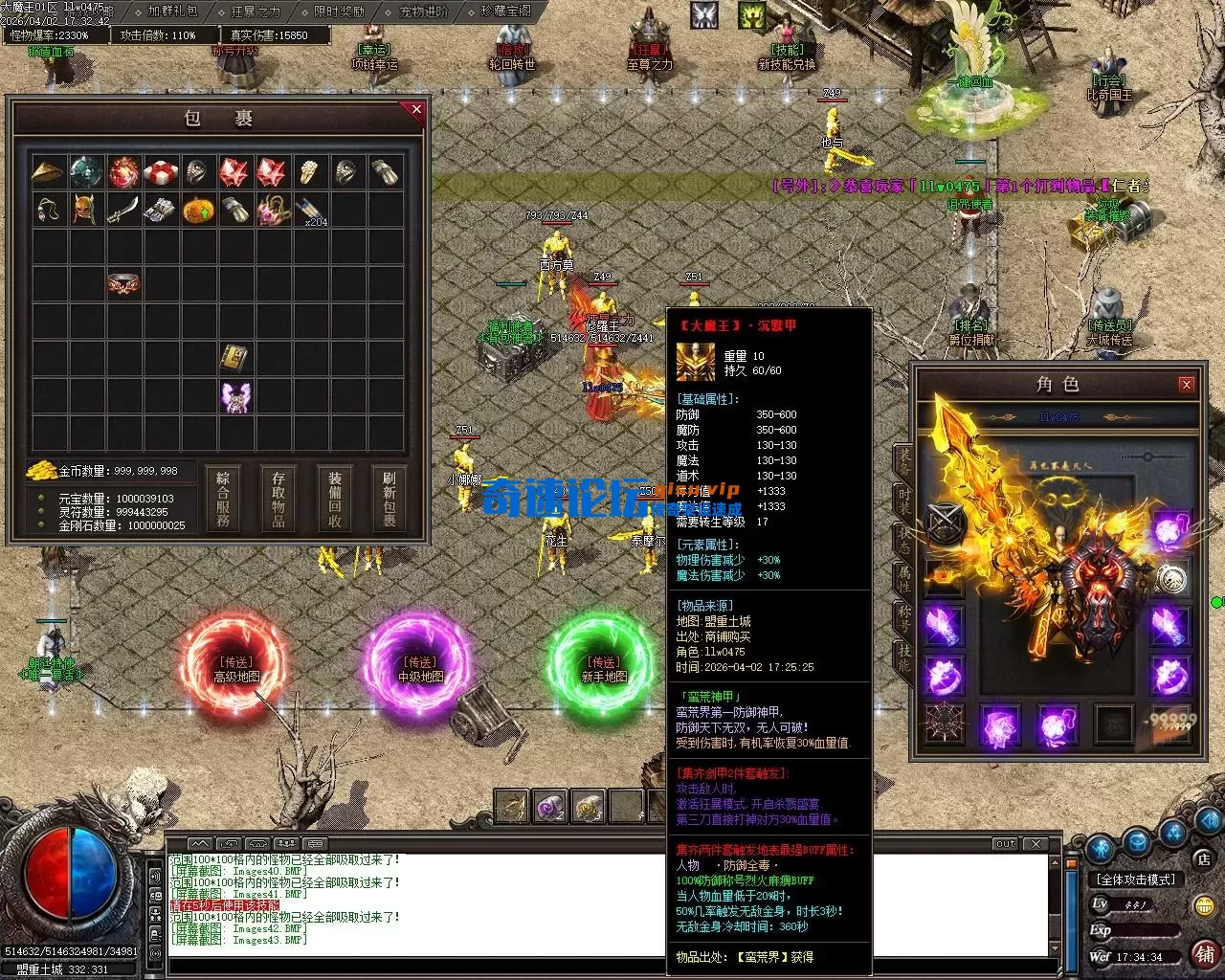The width and height of the screenshot is (1225, 980).
Task: Select the pumpkin item in the bag
Action: click(x=198, y=210)
